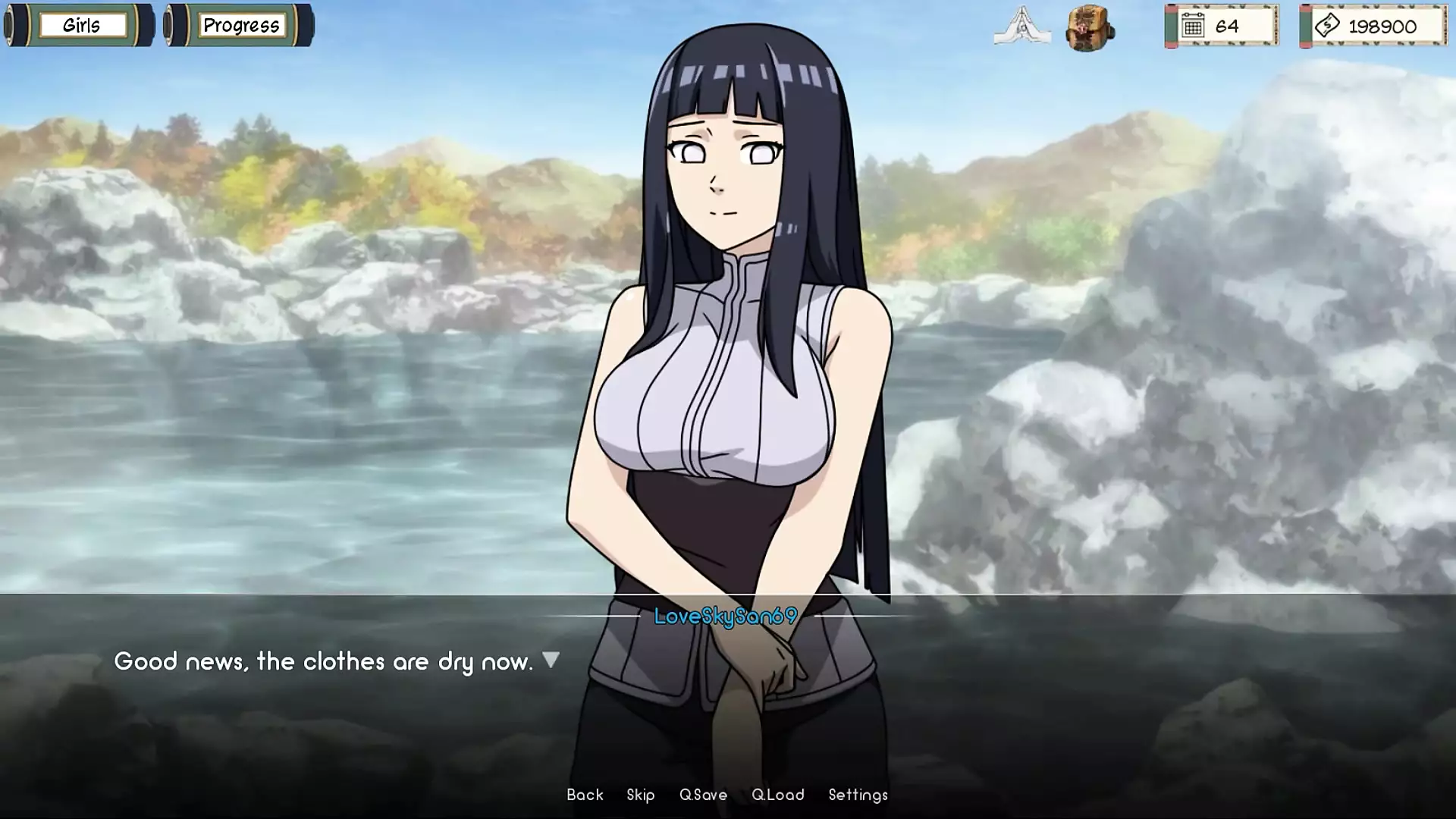
Task: Quick save with Q.Save
Action: [703, 795]
